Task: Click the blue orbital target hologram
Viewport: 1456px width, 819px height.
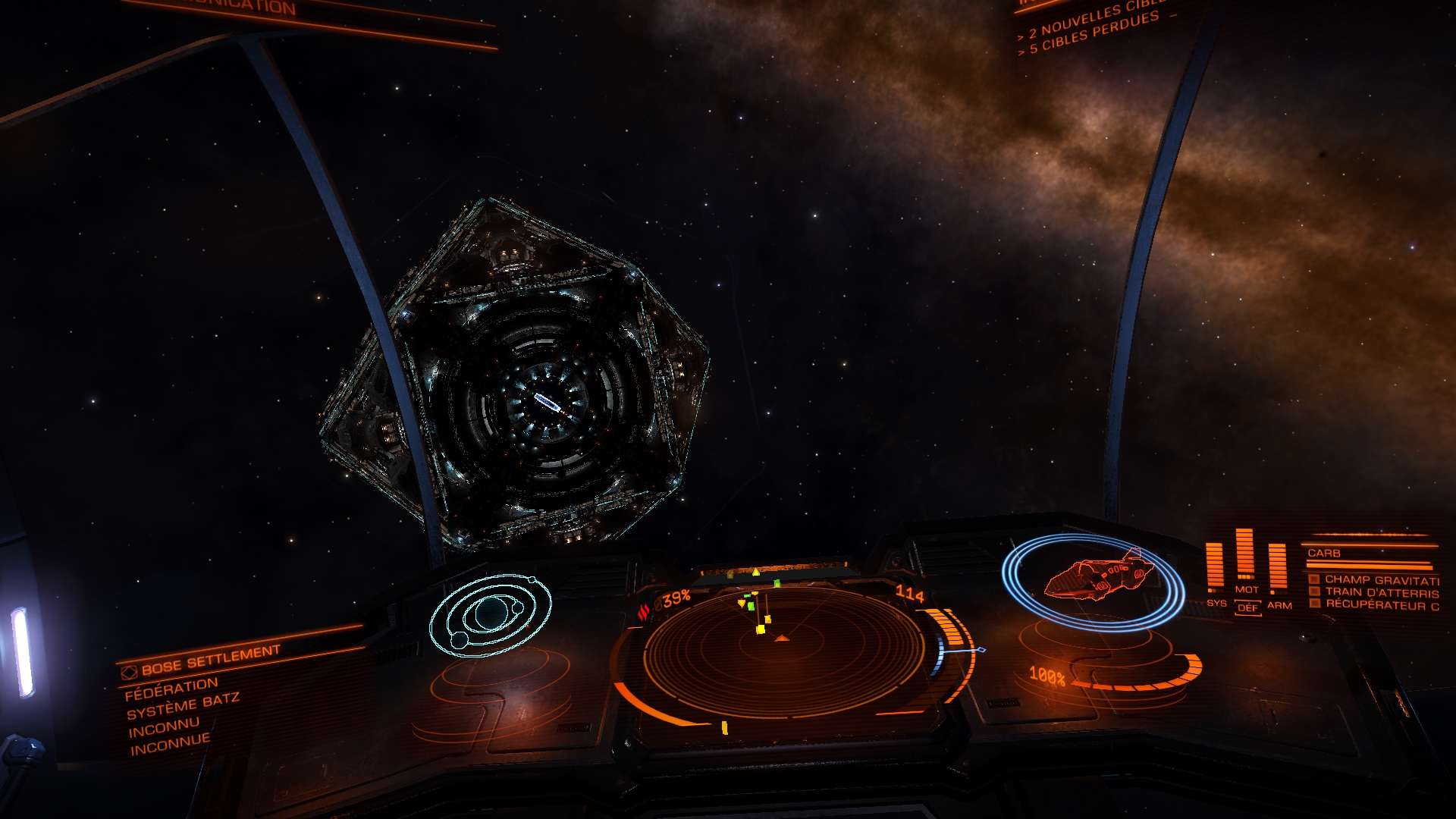Action: [x=489, y=613]
